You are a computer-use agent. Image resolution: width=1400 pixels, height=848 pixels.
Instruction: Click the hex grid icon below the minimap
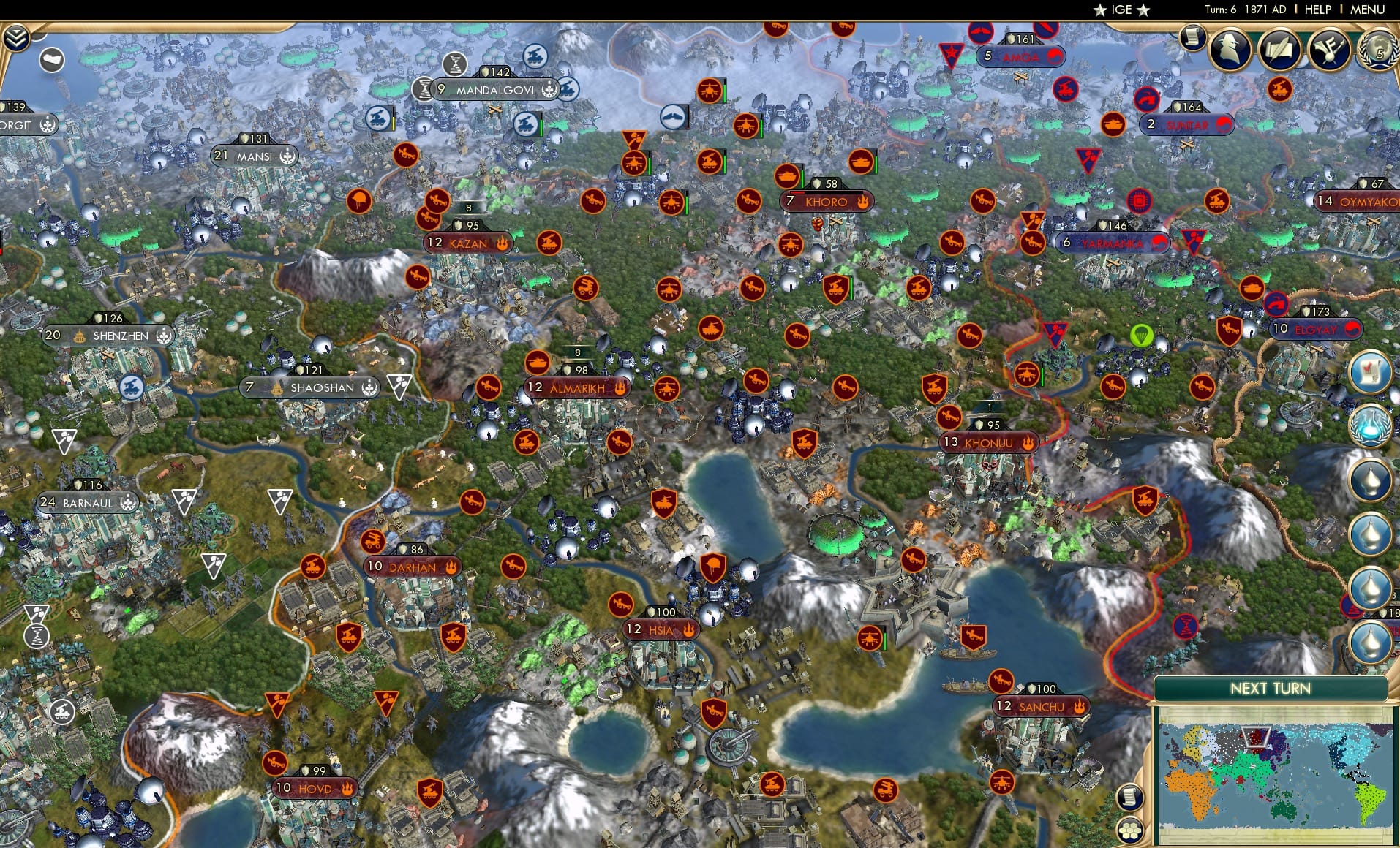pos(1130,830)
